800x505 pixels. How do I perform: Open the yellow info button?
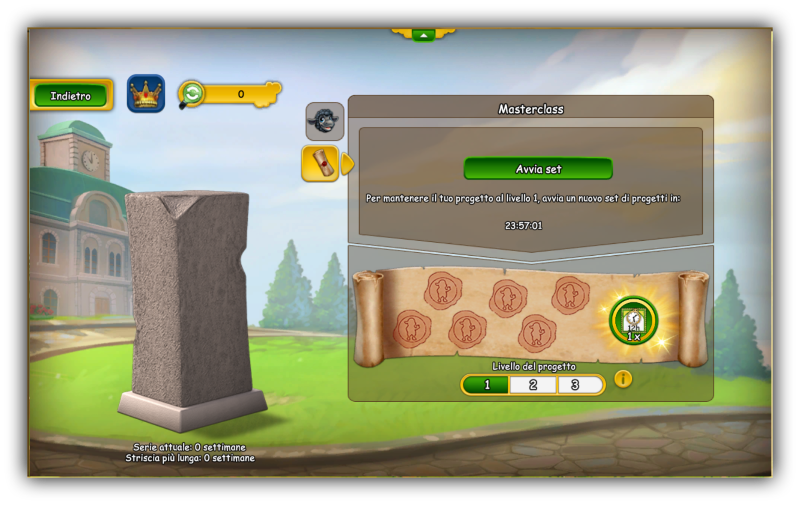click(623, 379)
